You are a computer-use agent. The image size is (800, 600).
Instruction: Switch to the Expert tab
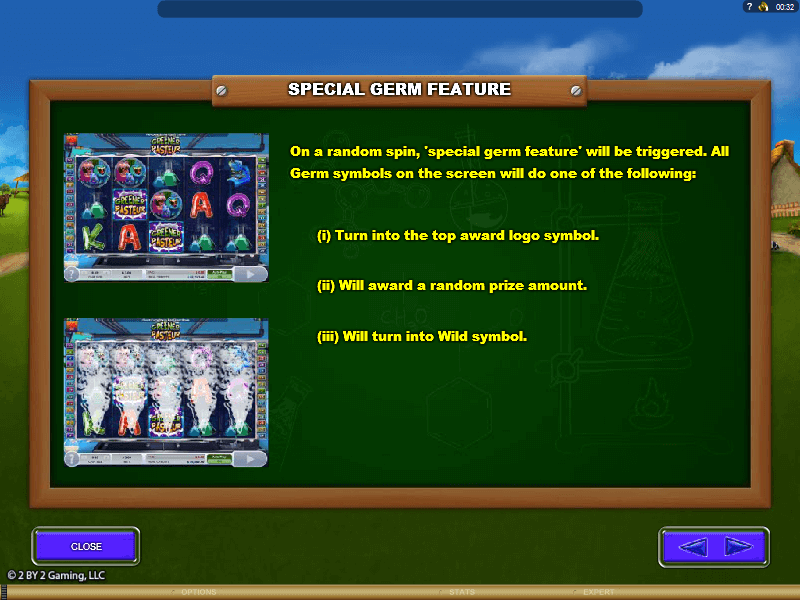point(597,592)
